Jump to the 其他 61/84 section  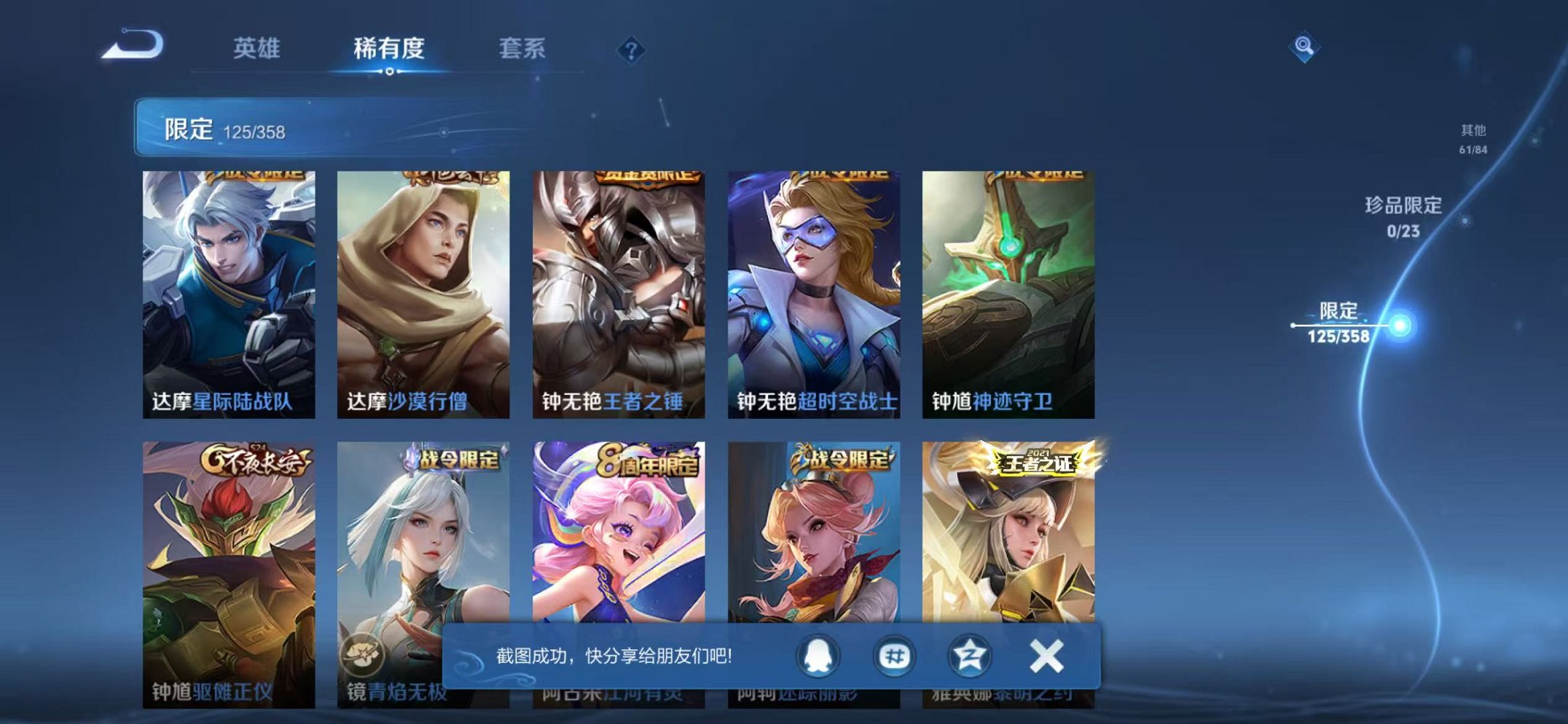[x=1475, y=137]
